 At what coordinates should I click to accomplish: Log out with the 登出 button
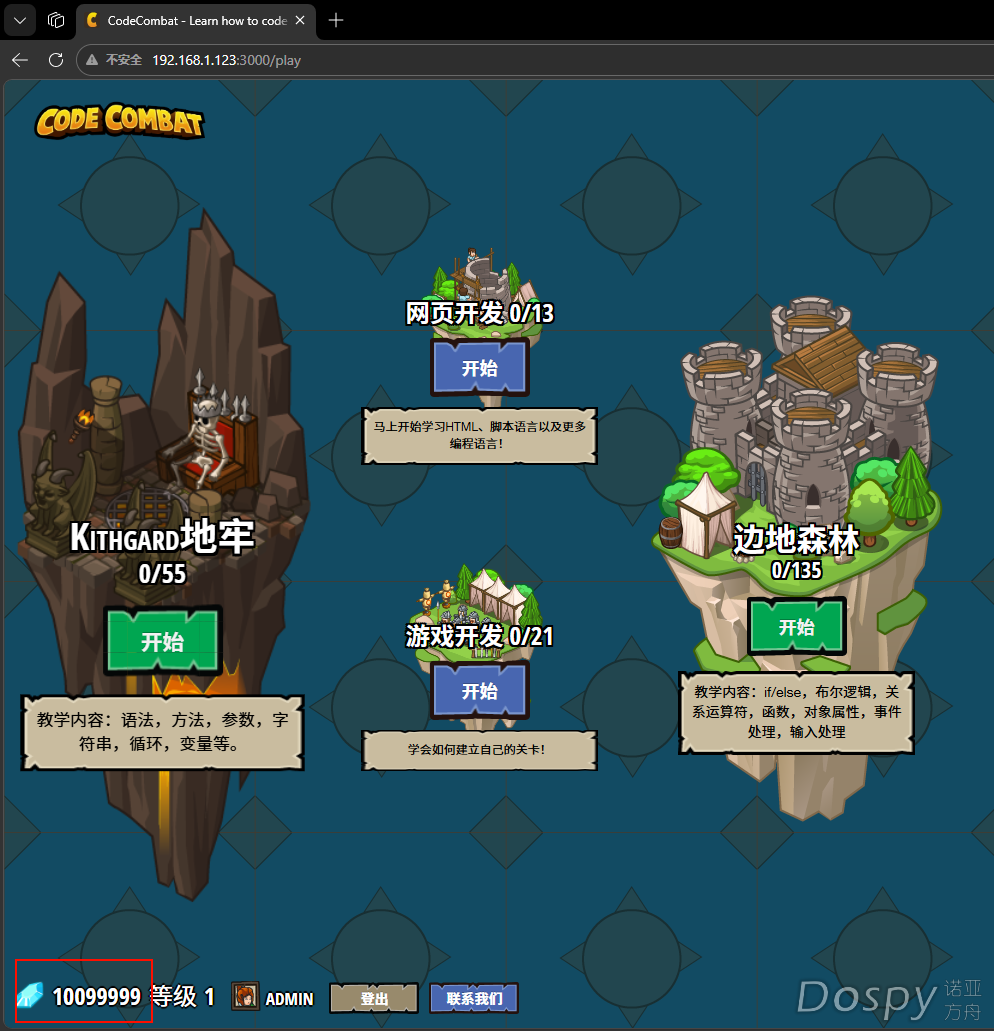tap(374, 998)
